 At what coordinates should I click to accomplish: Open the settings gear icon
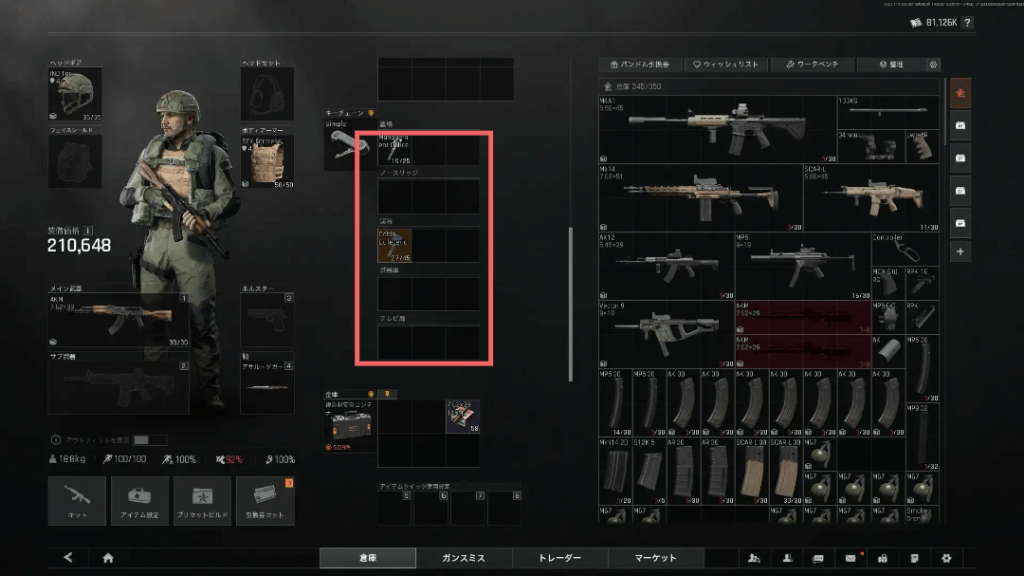946,558
